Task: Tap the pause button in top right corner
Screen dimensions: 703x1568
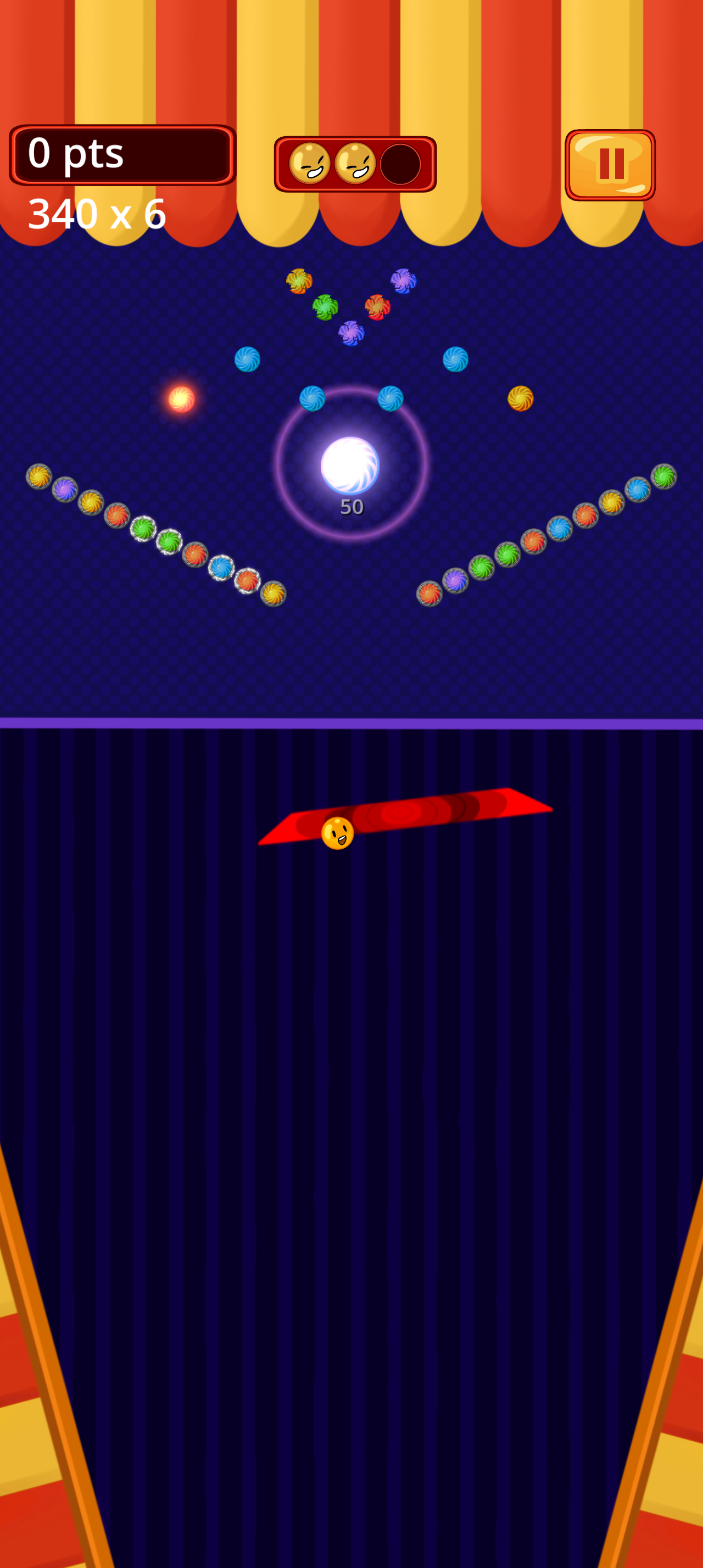Action: coord(612,163)
